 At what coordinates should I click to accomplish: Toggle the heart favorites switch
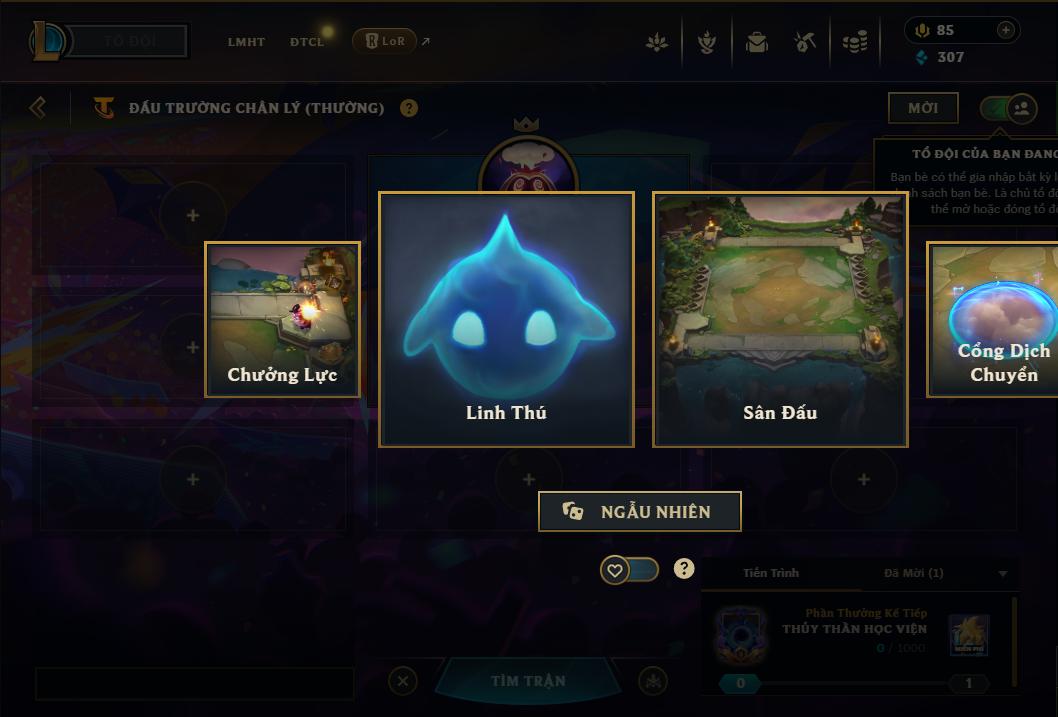pyautogui.click(x=629, y=570)
